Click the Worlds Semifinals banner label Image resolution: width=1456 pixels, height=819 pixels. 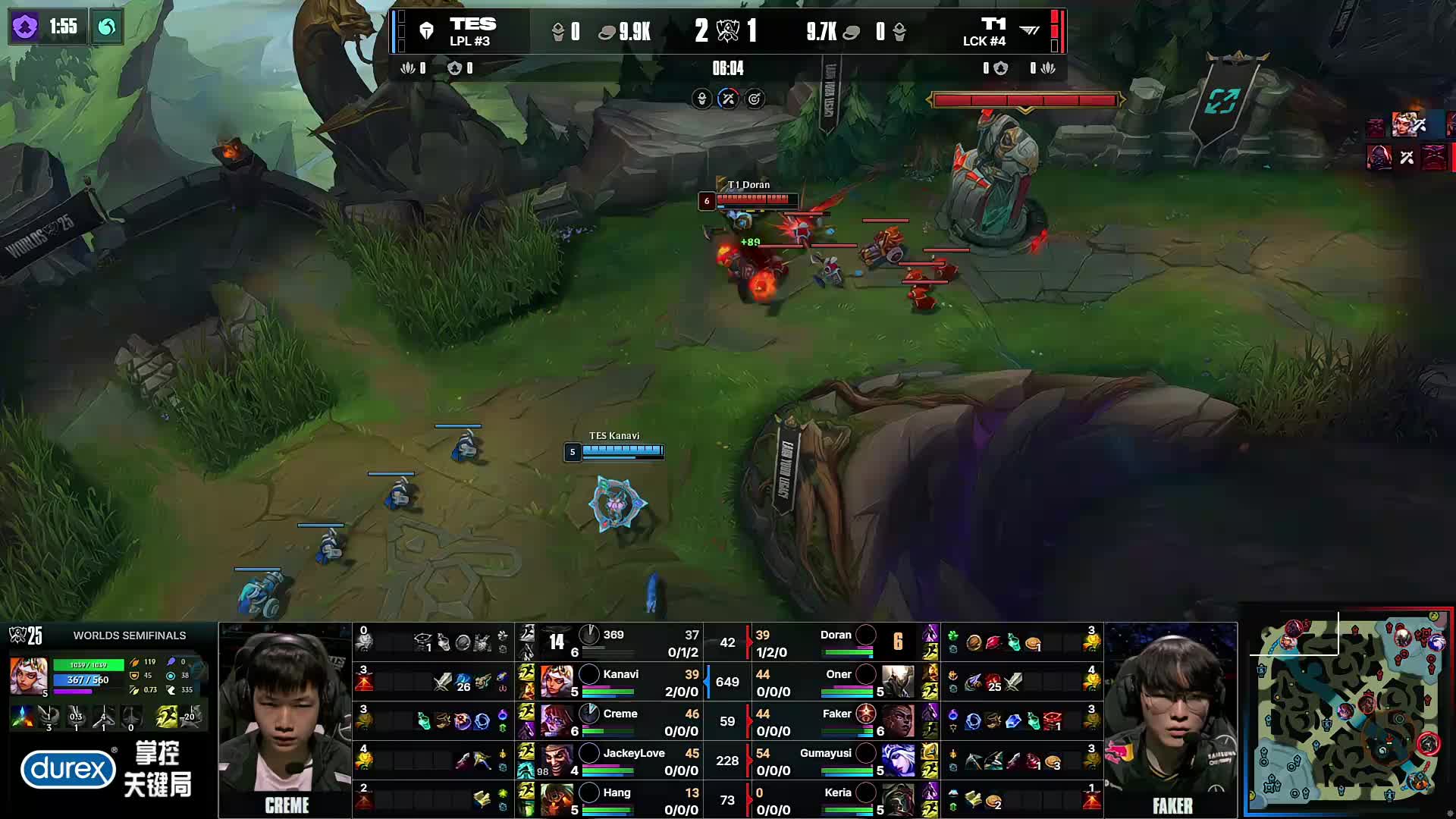[x=129, y=635]
